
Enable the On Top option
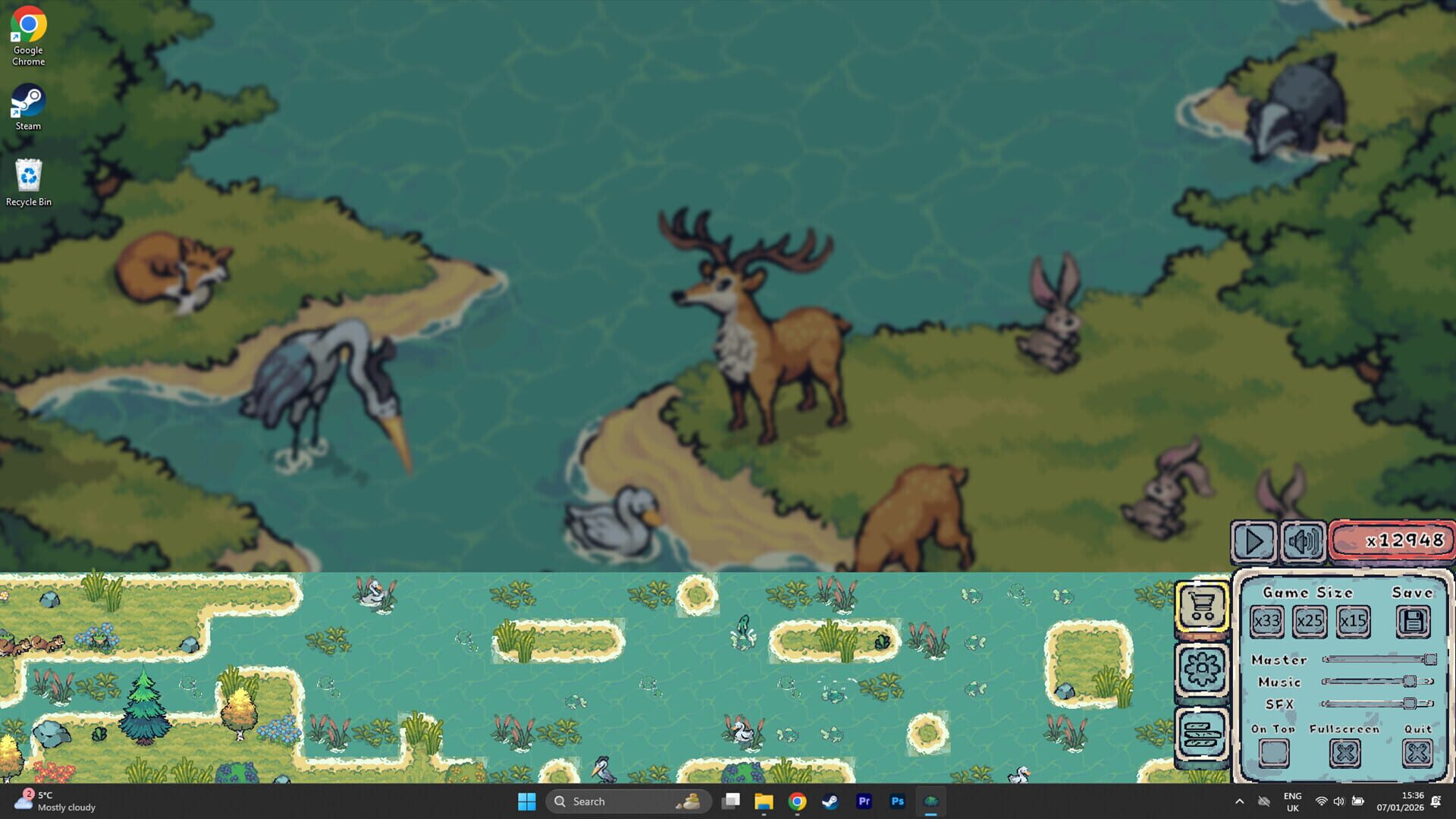coord(1273,752)
